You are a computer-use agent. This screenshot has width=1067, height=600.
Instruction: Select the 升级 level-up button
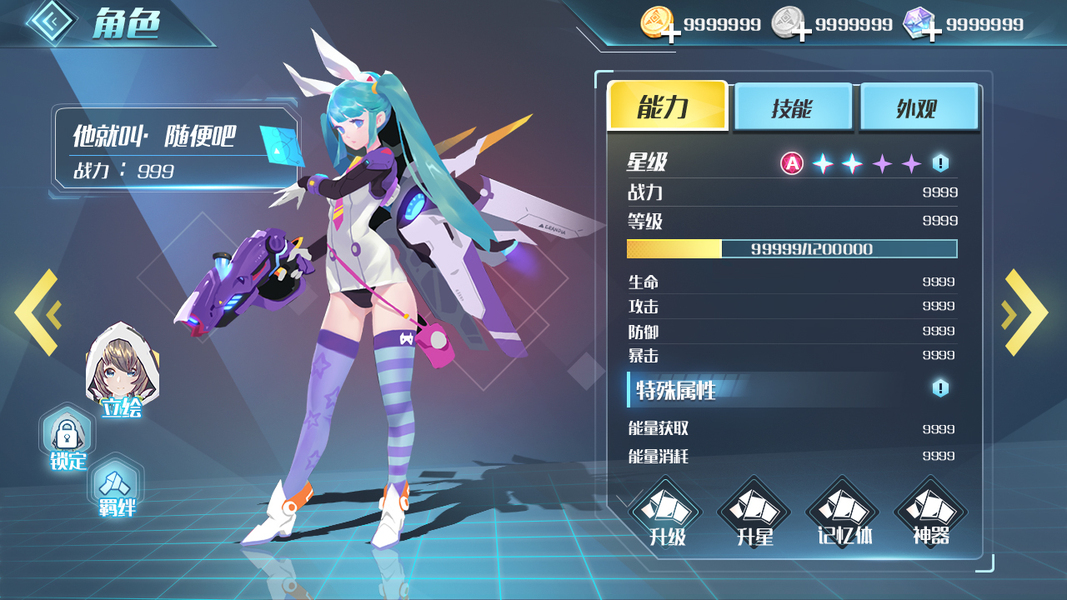[x=666, y=514]
